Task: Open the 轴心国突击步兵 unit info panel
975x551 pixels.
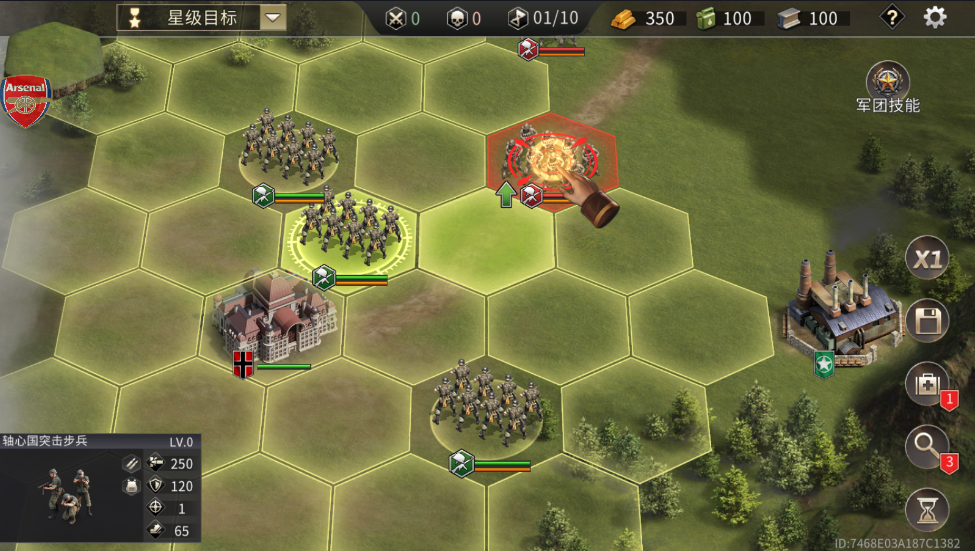Action: pyautogui.click(x=98, y=488)
